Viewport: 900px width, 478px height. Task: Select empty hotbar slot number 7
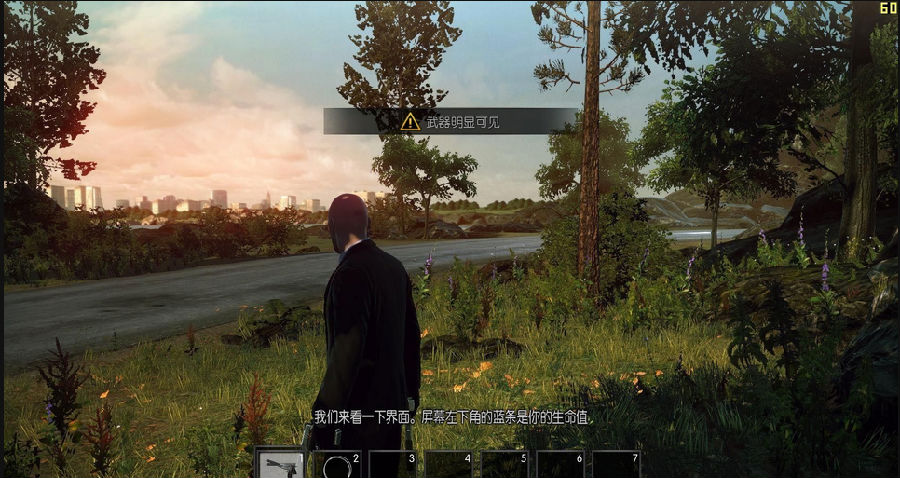[616, 464]
